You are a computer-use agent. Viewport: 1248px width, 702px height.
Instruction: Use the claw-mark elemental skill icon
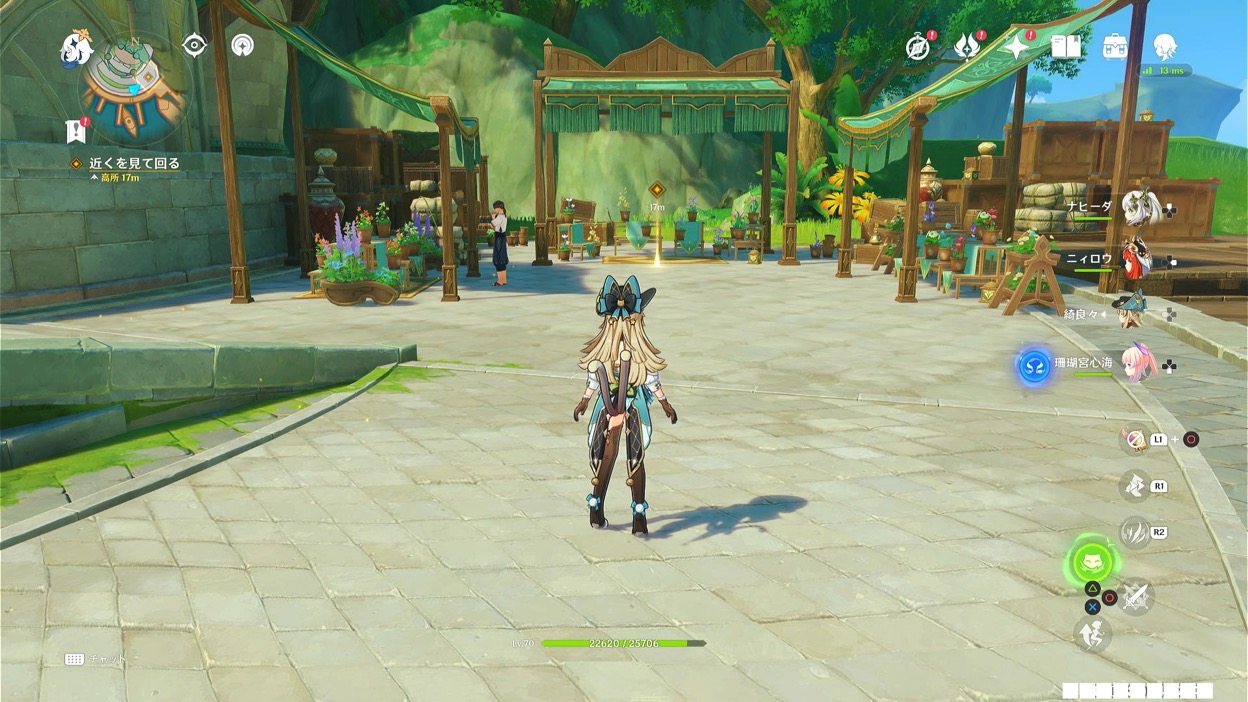tap(1135, 532)
